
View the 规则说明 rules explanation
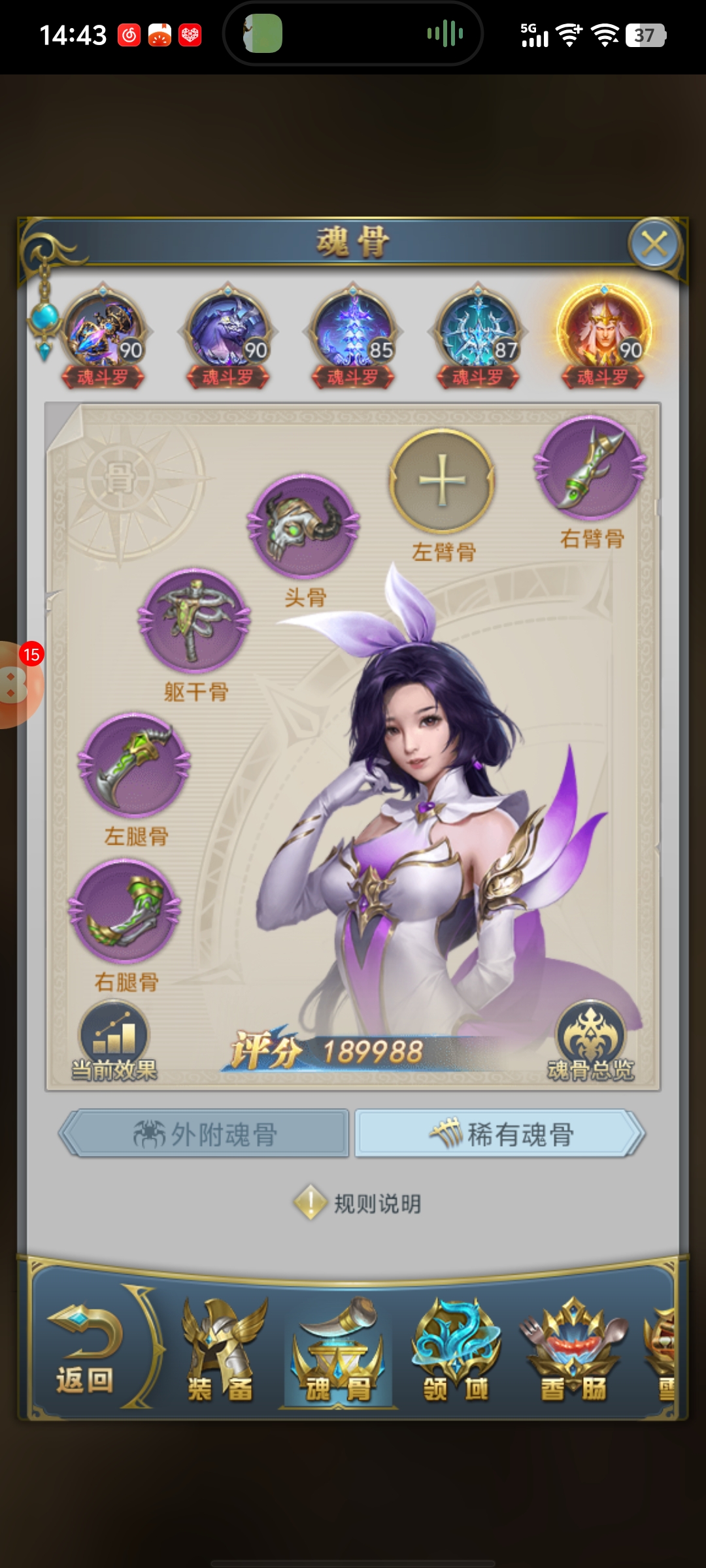[358, 1203]
